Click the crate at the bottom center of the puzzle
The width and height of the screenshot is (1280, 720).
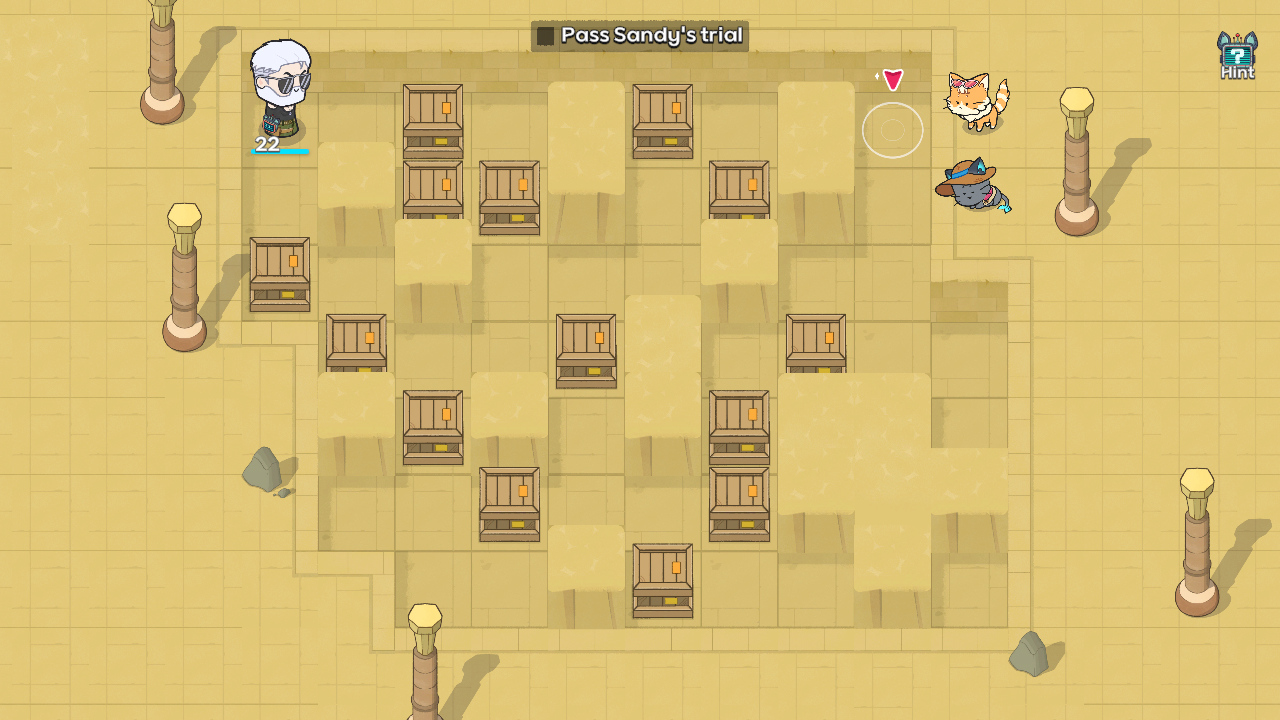click(x=662, y=580)
